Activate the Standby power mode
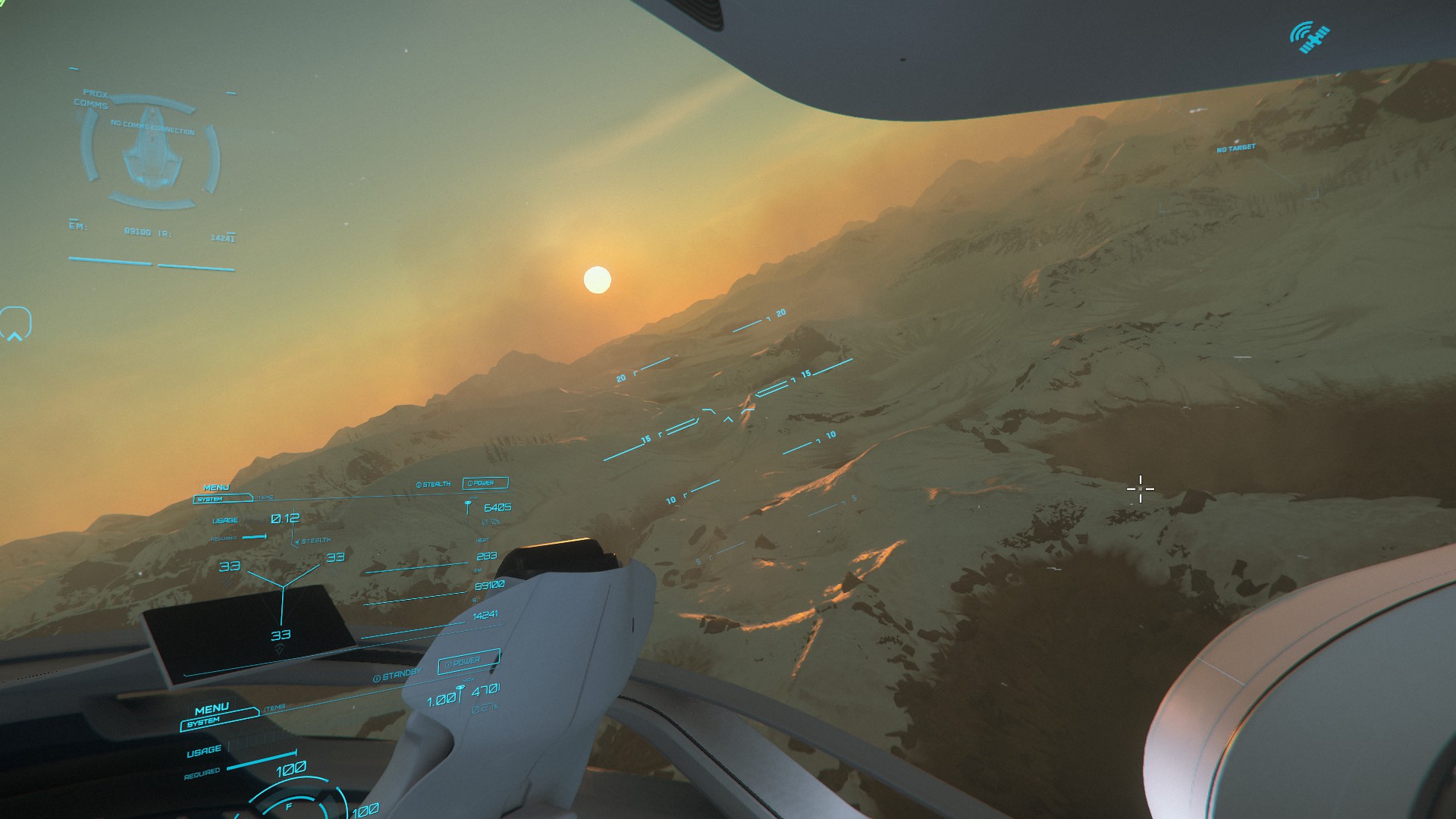The width and height of the screenshot is (1456, 819). (397, 674)
